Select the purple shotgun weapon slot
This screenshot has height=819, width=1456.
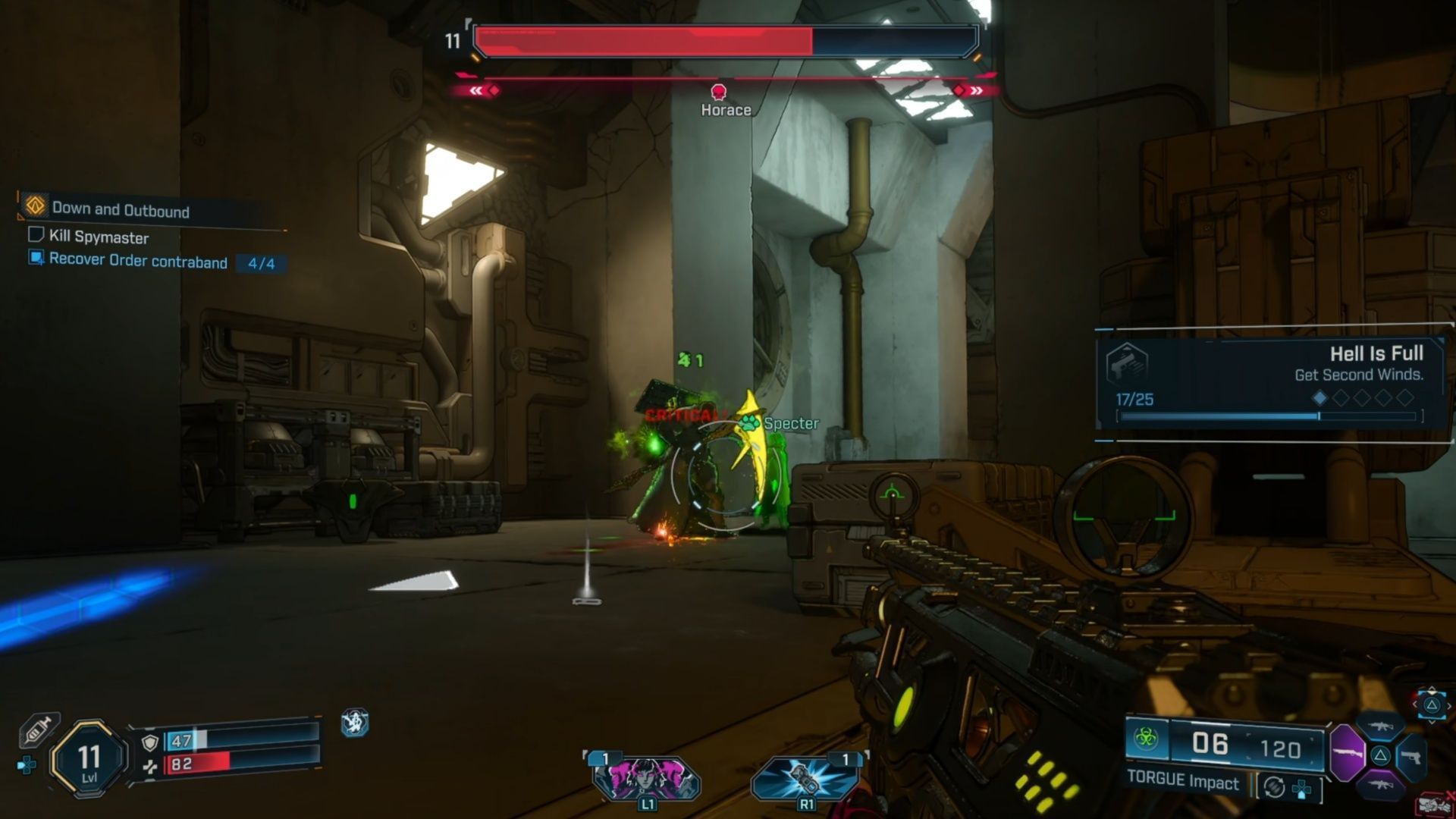click(1348, 753)
